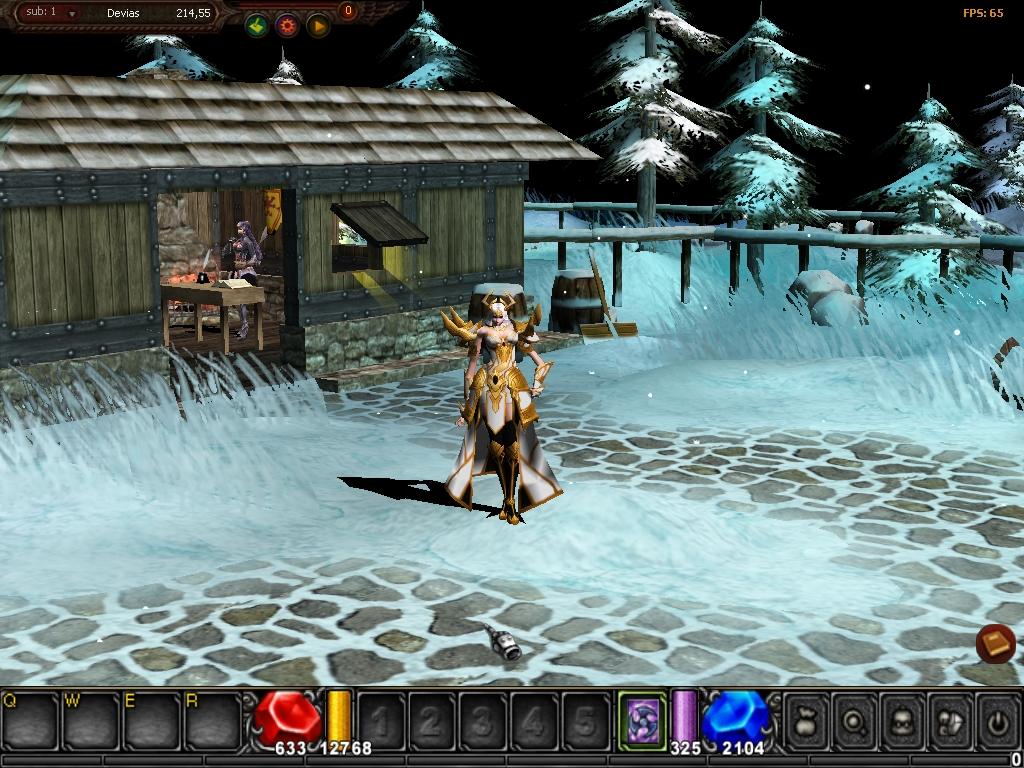Select the Q hotkey slot
The width and height of the screenshot is (1024, 768).
[30, 719]
